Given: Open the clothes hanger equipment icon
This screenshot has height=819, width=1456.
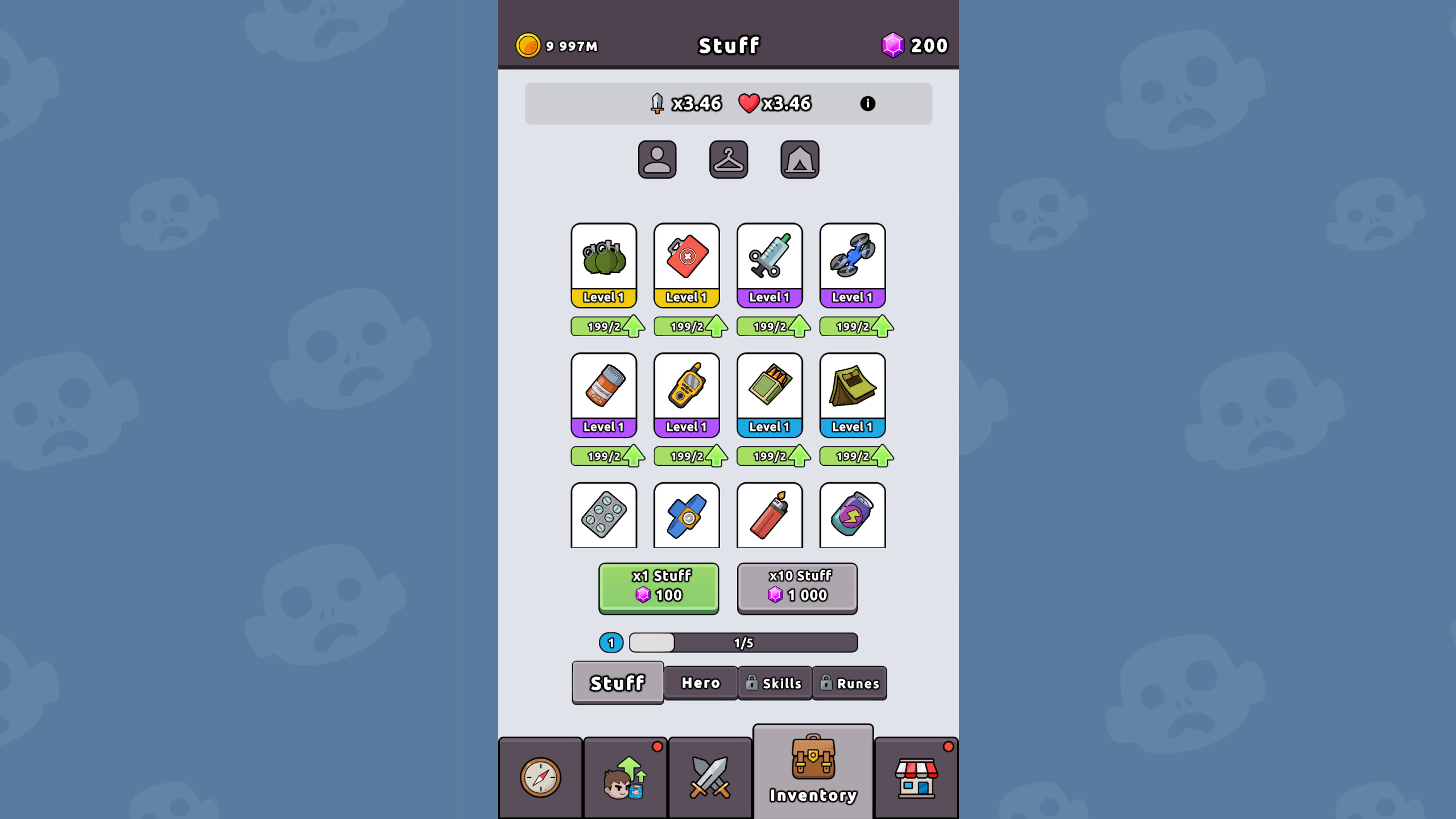Looking at the screenshot, I should coord(729,159).
